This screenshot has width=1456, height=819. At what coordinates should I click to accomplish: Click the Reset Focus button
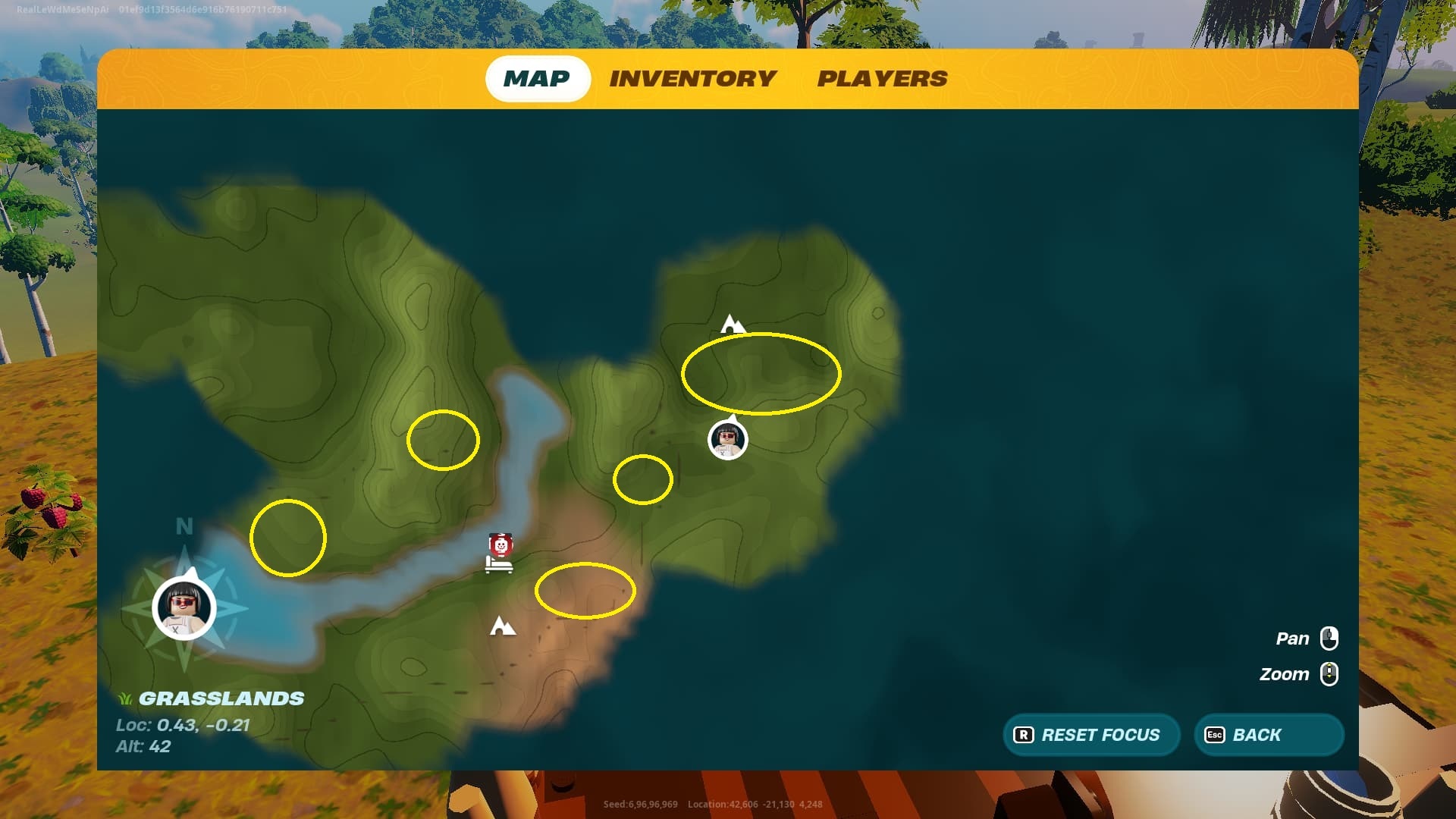click(x=1090, y=735)
